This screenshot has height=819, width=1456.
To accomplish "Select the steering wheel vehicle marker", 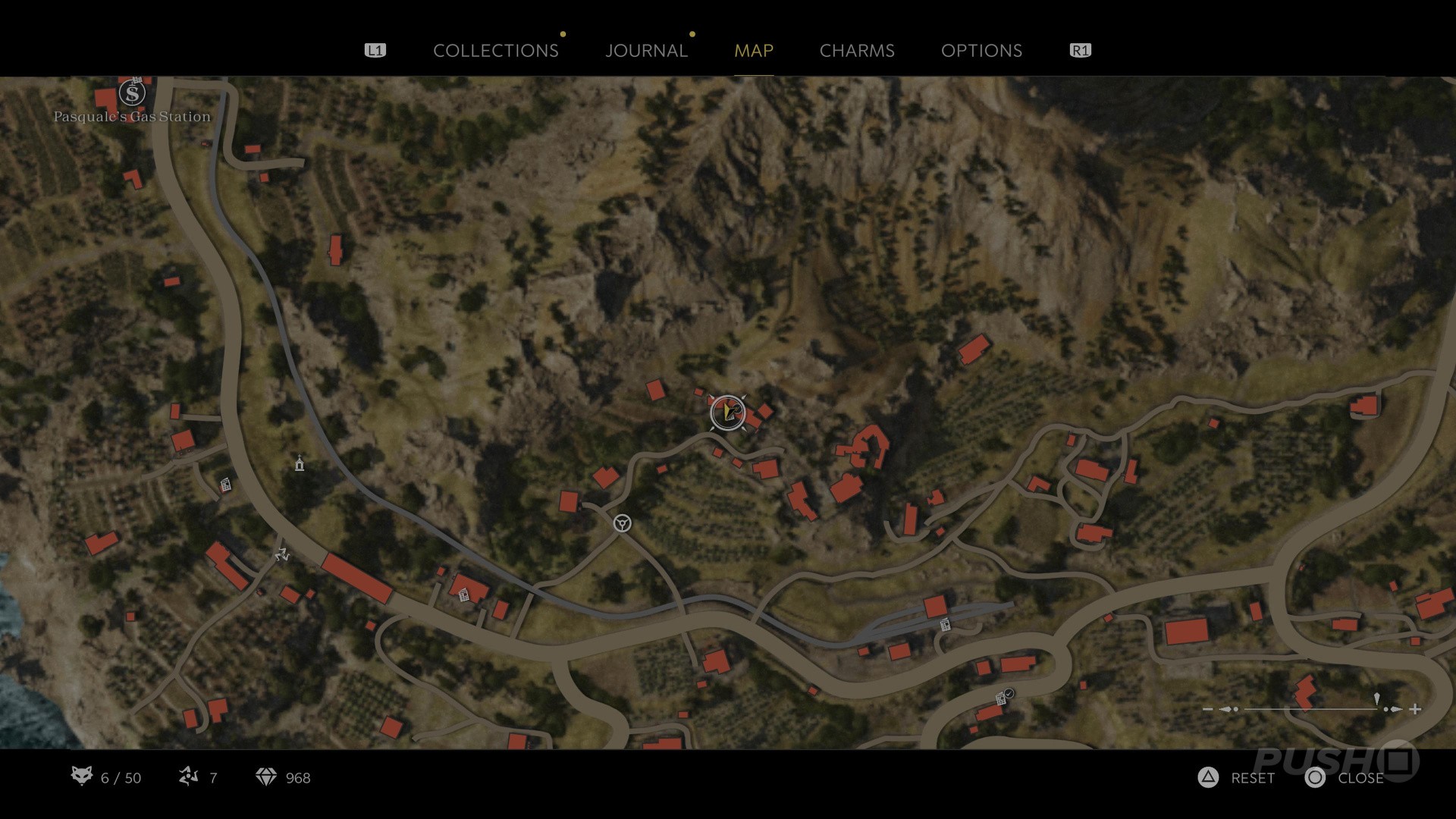I will [x=622, y=523].
